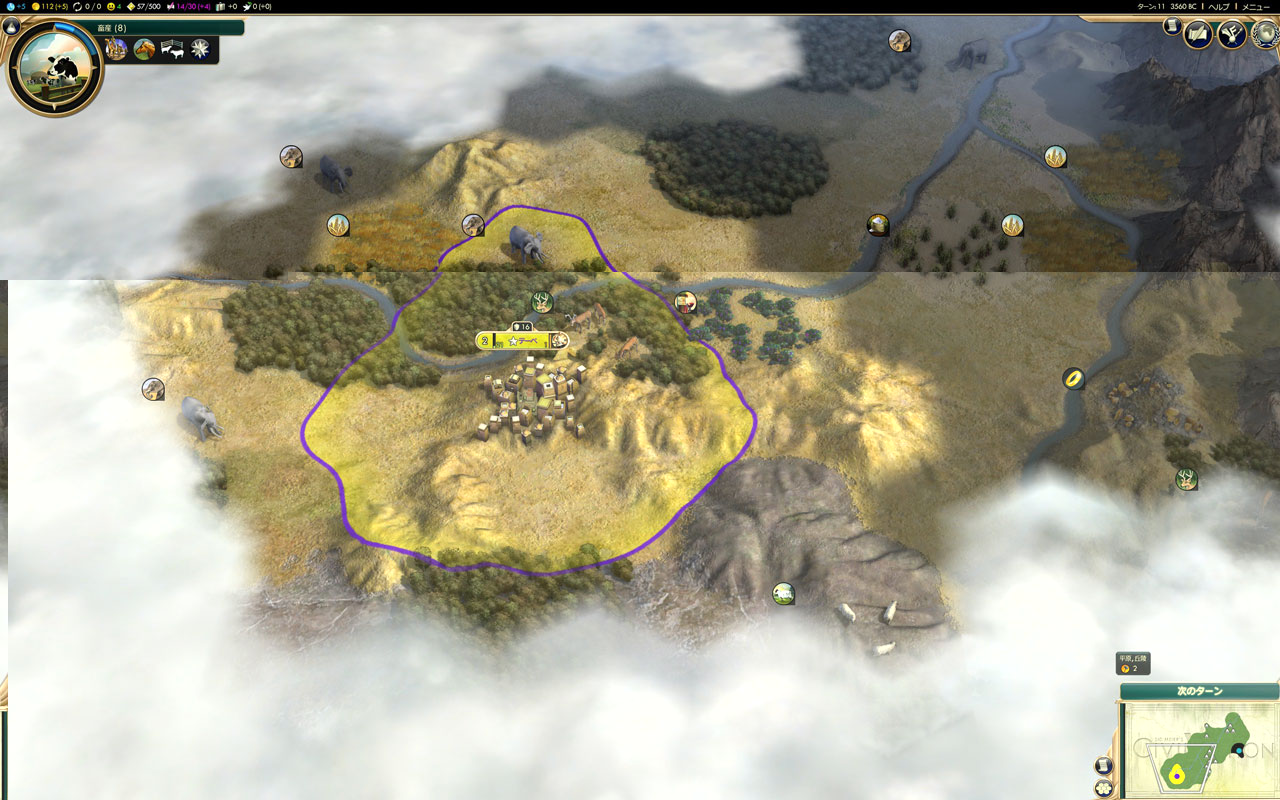Open map options with the hexagon cluster icon
Image resolution: width=1280 pixels, height=800 pixels.
[x=1104, y=788]
